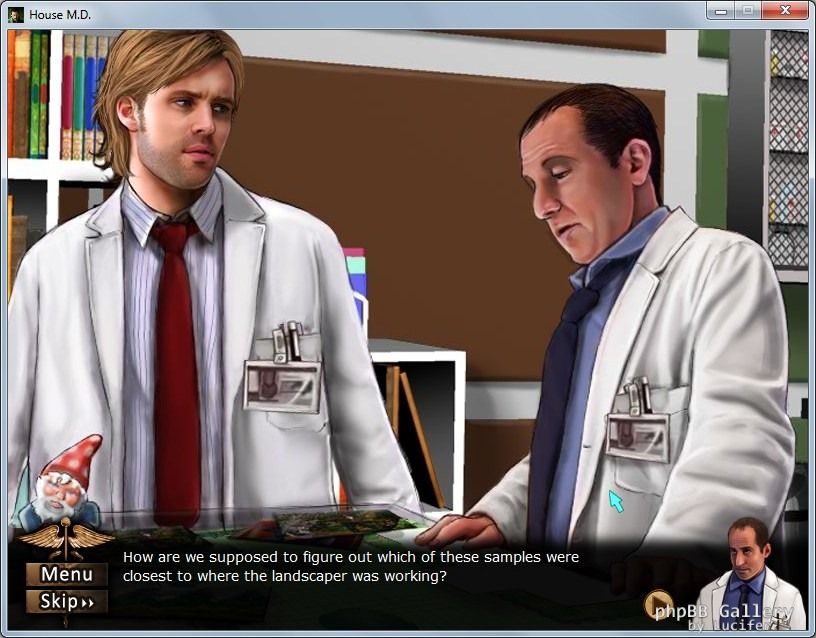Image resolution: width=816 pixels, height=638 pixels.
Task: Skip the current dialogue
Action: (66, 601)
